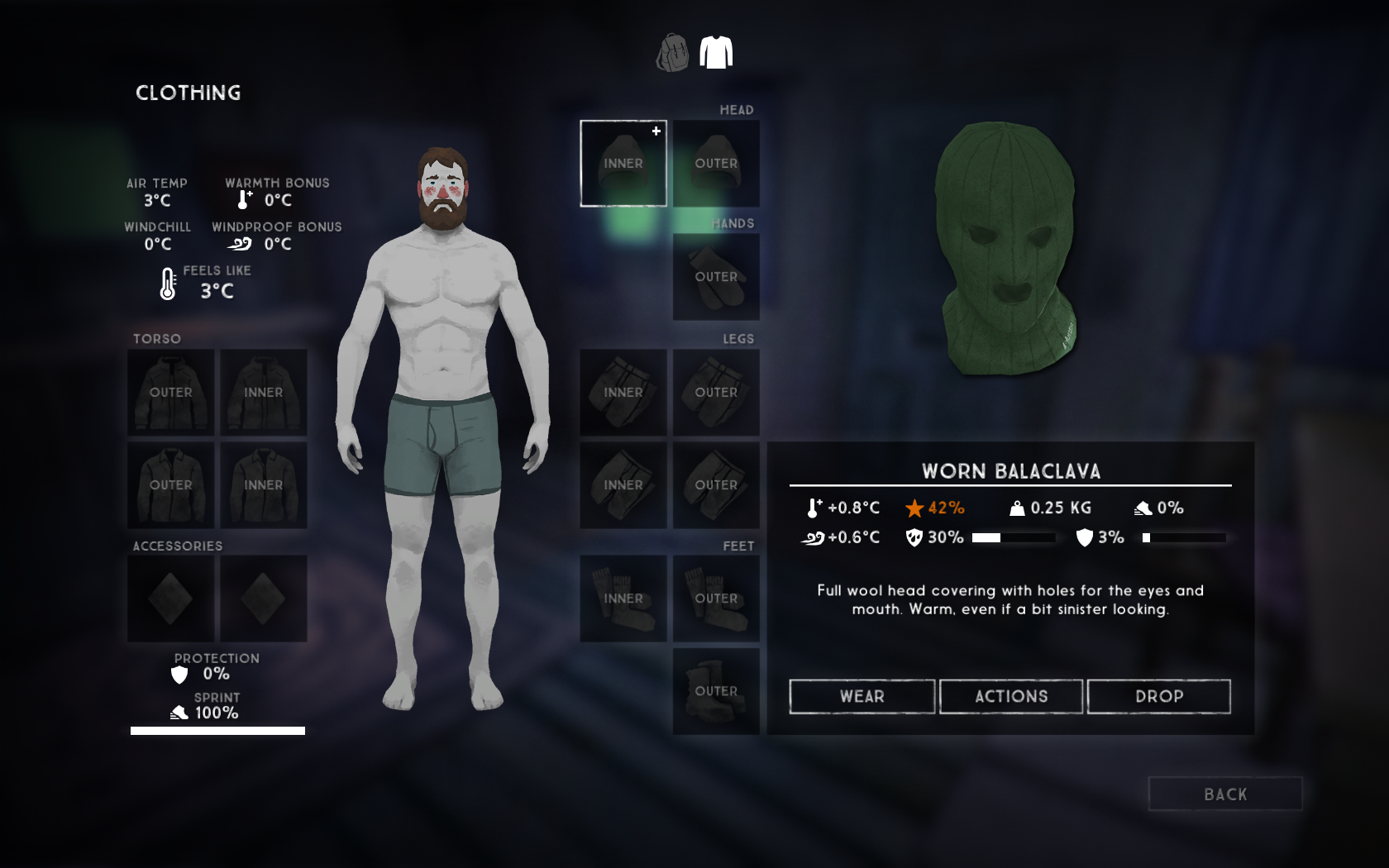The width and height of the screenshot is (1389, 868).
Task: Select the head inner clothing slot
Action: 623,163
